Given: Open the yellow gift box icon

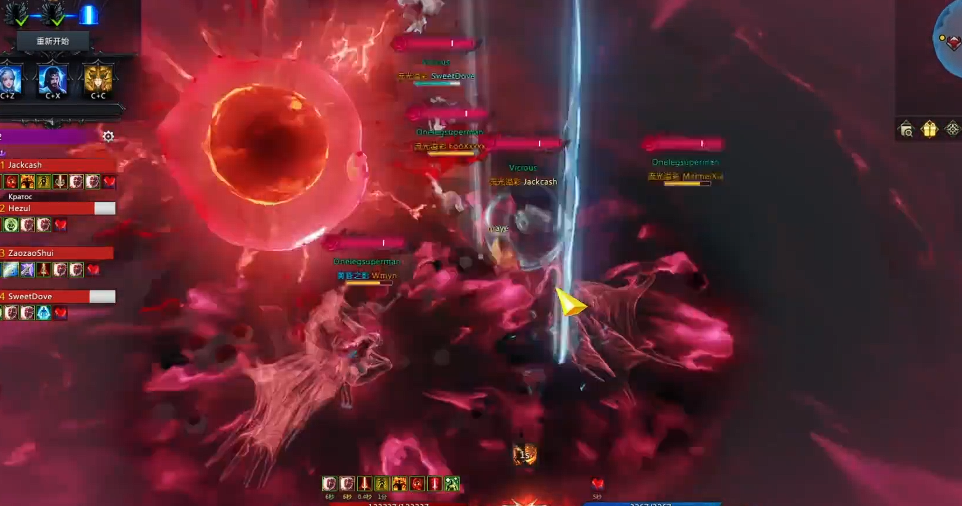Looking at the screenshot, I should [929, 129].
